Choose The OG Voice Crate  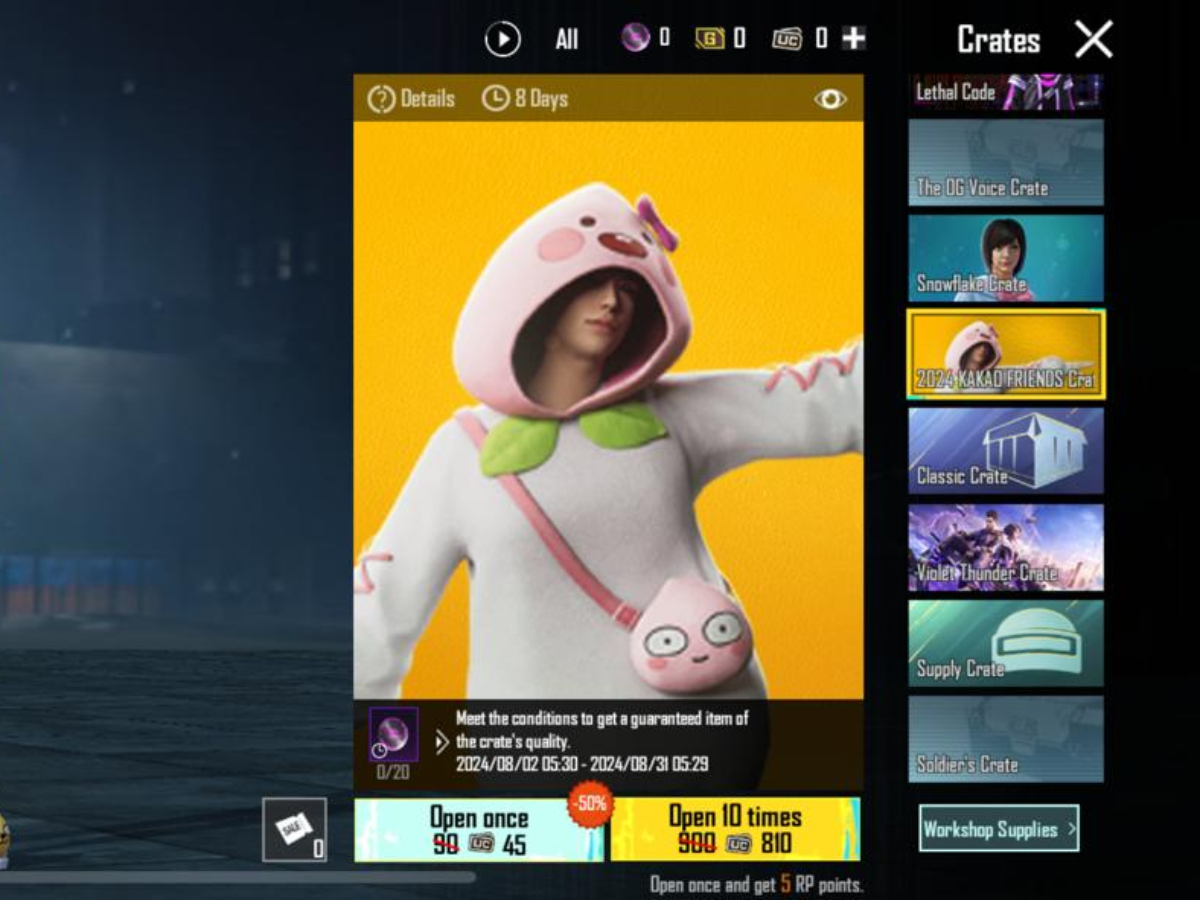pos(1005,163)
